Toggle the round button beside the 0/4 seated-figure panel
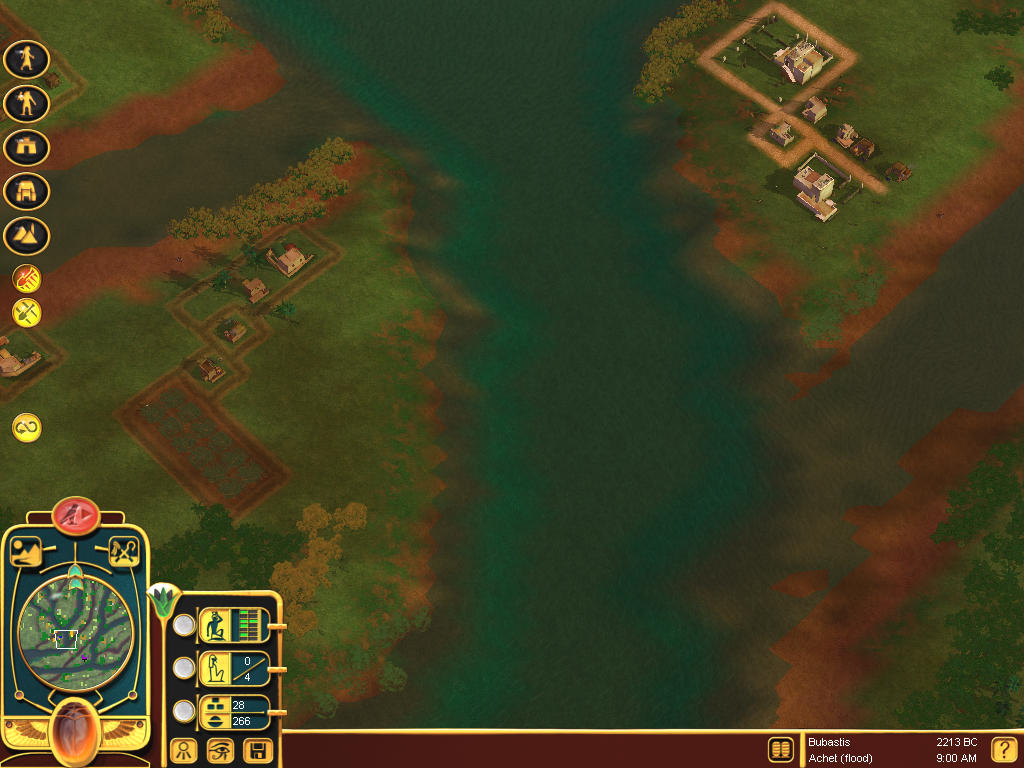Image resolution: width=1024 pixels, height=768 pixels. point(184,667)
